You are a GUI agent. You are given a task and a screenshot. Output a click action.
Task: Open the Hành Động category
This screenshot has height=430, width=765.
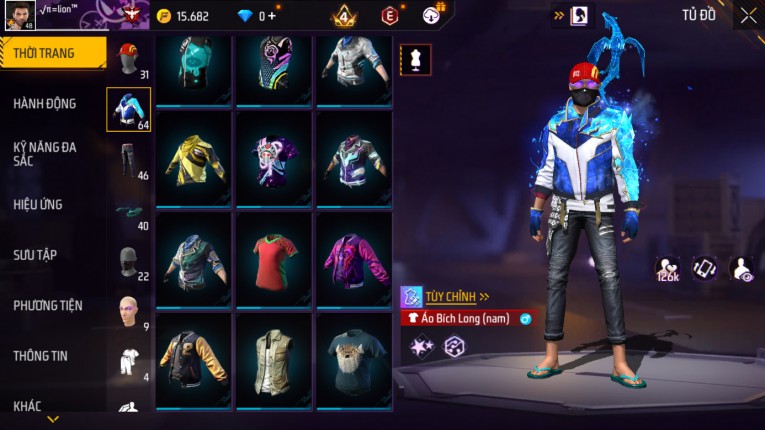45,103
